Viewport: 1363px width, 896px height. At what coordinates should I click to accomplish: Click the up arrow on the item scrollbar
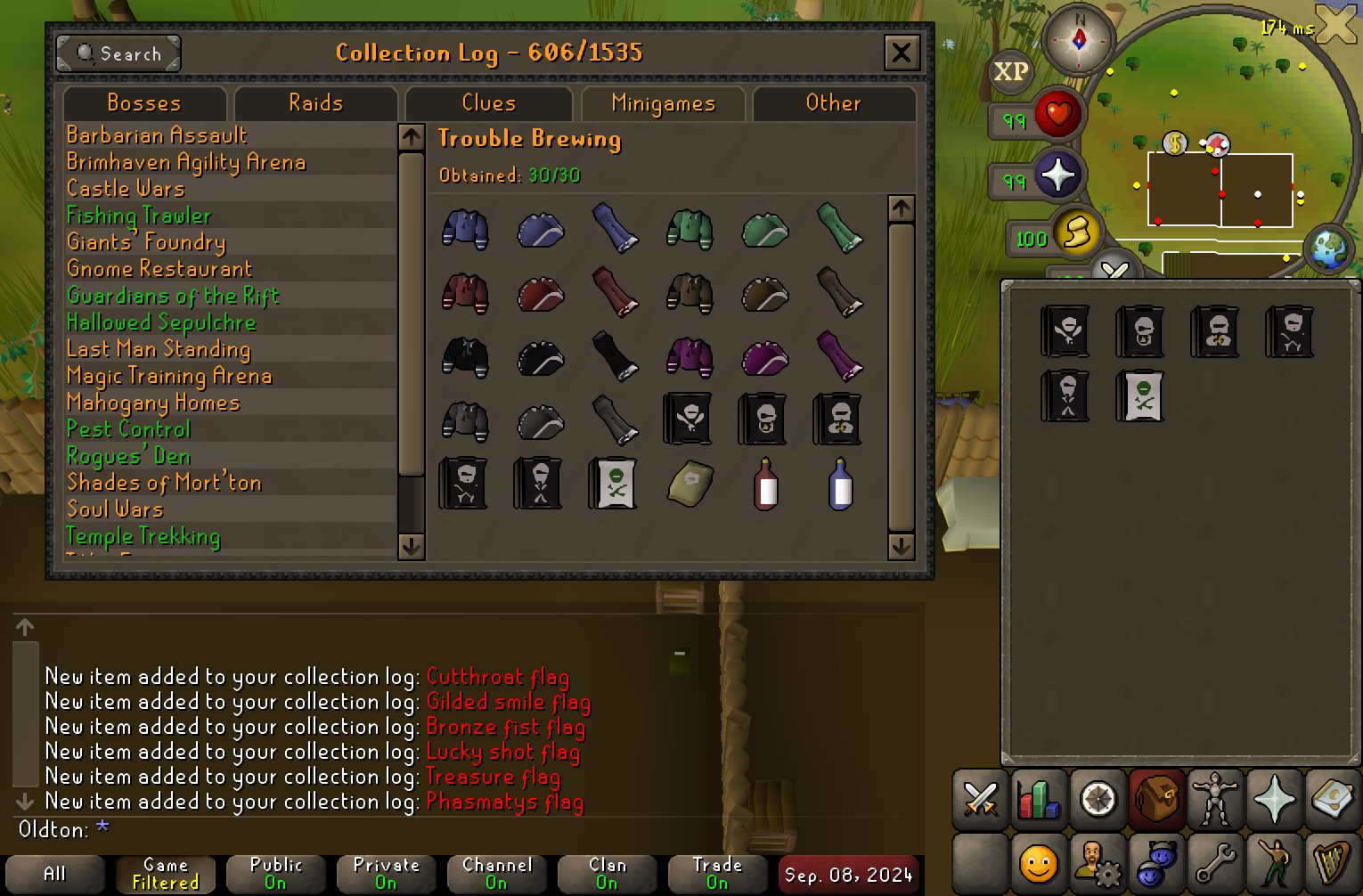[901, 208]
